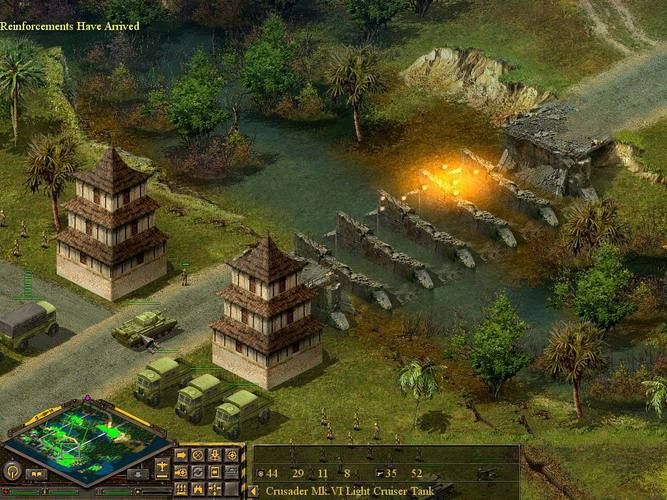Click the square-in-frame command icon
The height and width of the screenshot is (500, 667).
click(x=215, y=472)
